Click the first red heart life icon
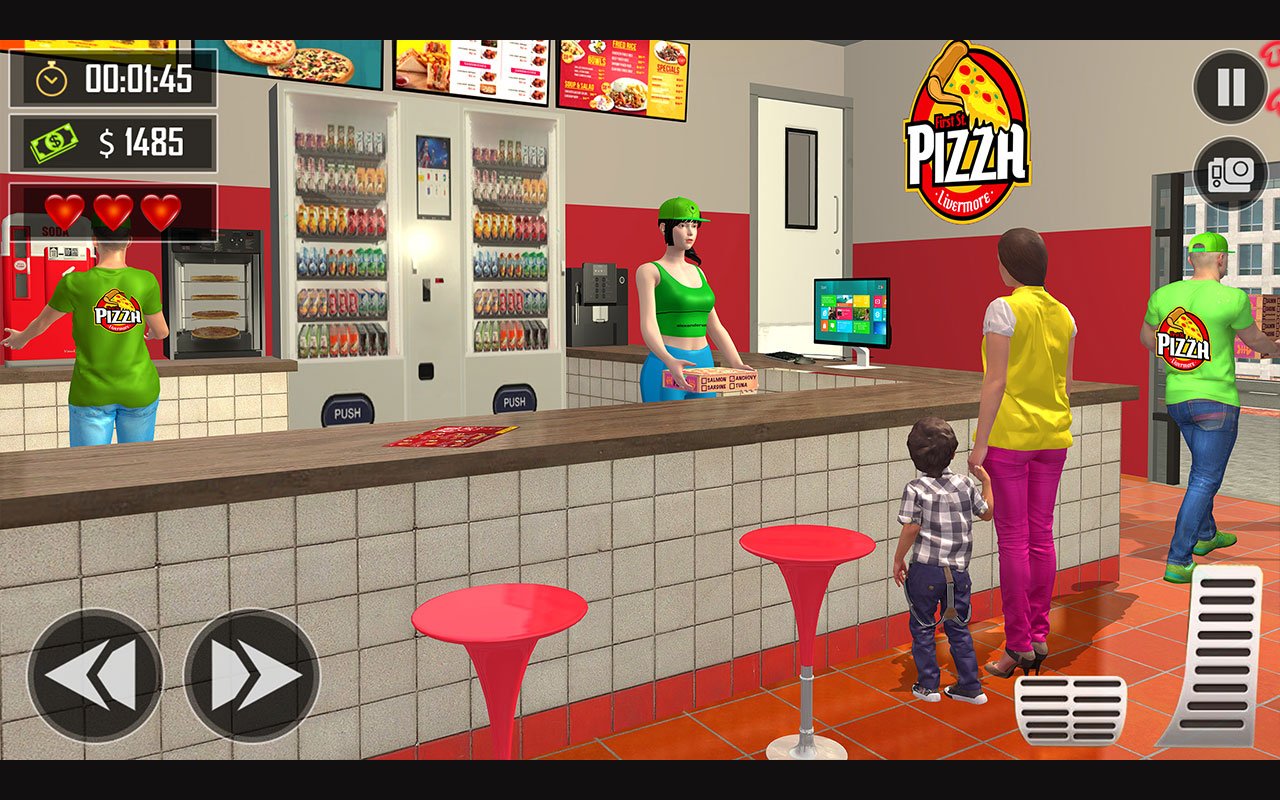 click(x=65, y=212)
